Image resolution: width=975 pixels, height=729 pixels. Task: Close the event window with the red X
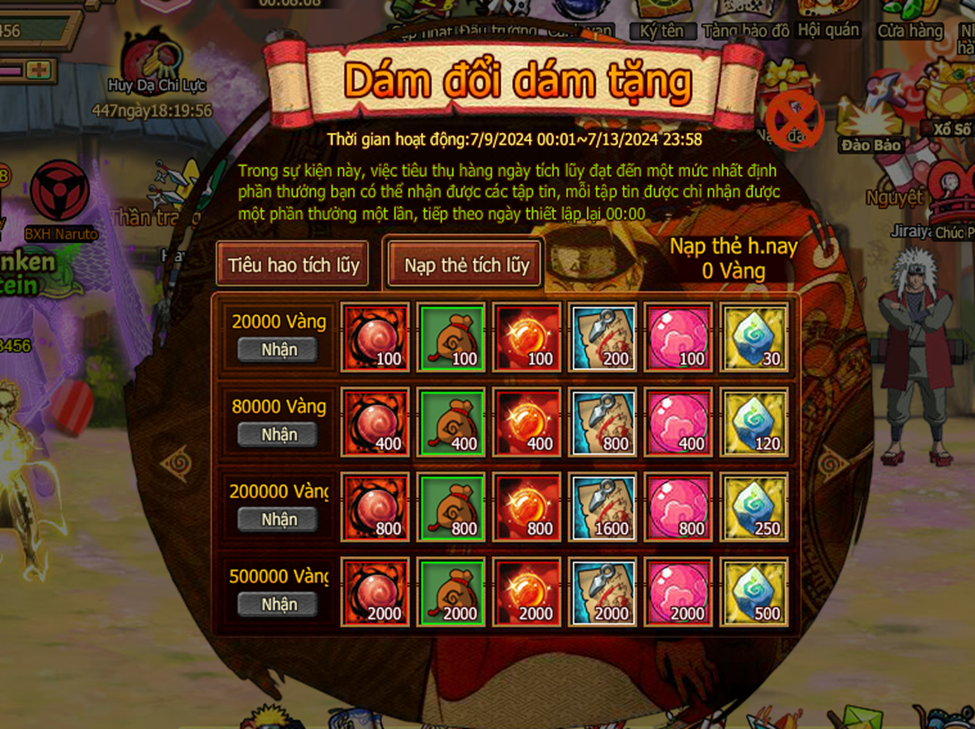793,118
